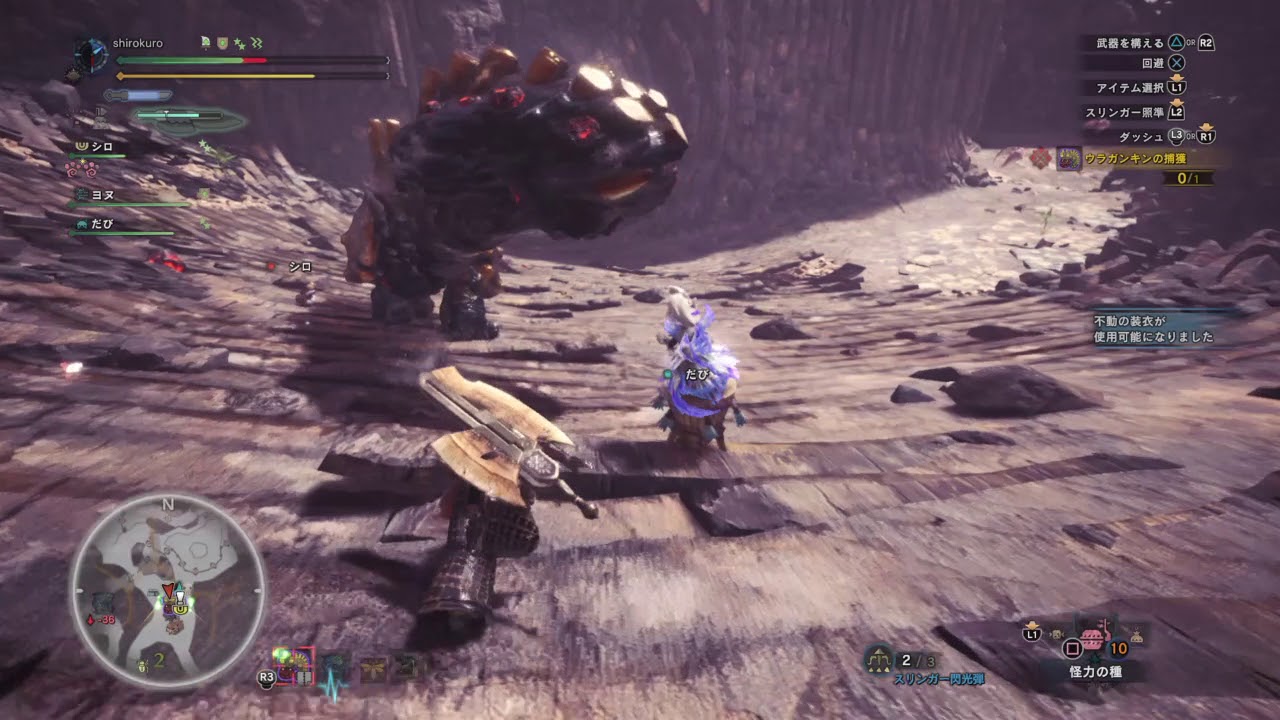This screenshot has width=1280, height=720.
Task: Click the defense up shield buff icon
Action: pyautogui.click(x=223, y=42)
